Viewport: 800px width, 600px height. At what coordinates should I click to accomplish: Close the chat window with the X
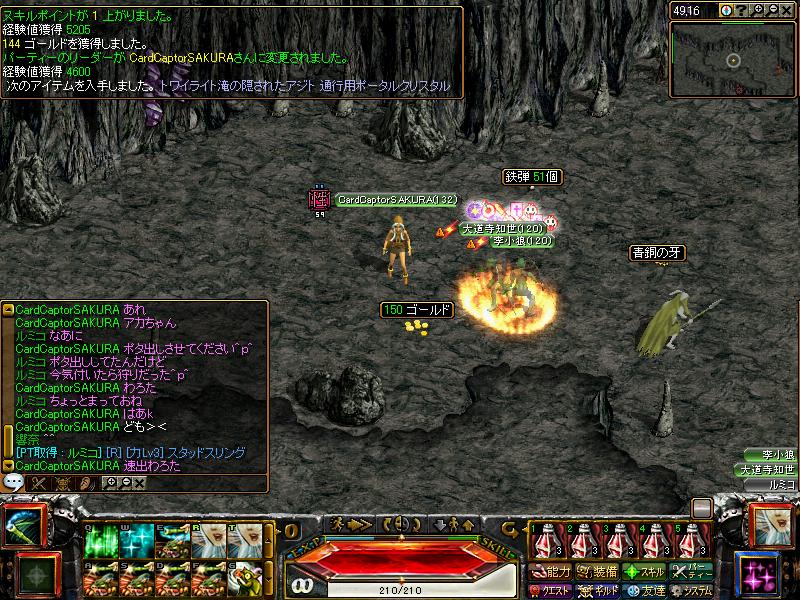click(x=139, y=483)
